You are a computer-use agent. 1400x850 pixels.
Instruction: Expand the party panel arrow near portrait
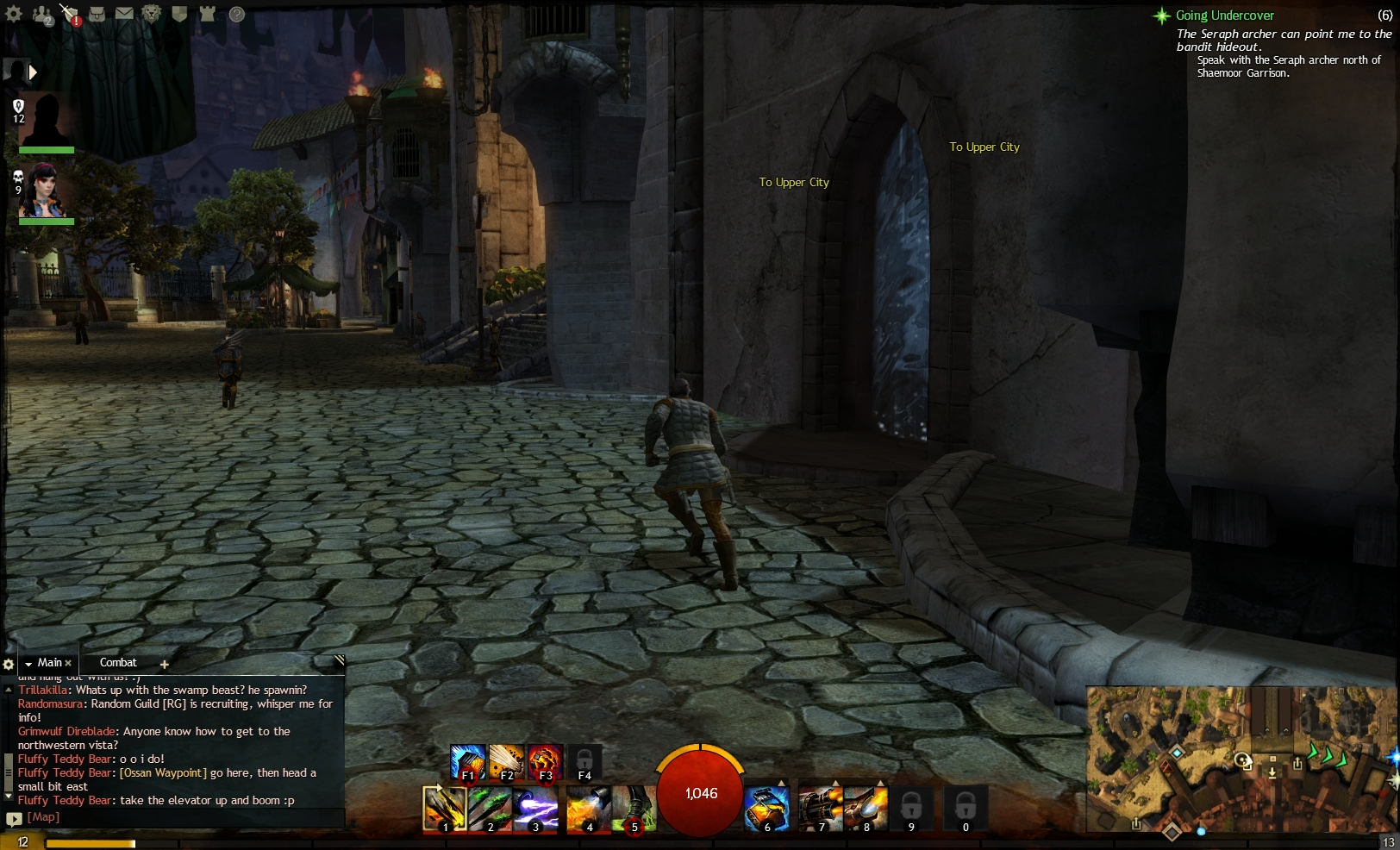click(x=33, y=72)
